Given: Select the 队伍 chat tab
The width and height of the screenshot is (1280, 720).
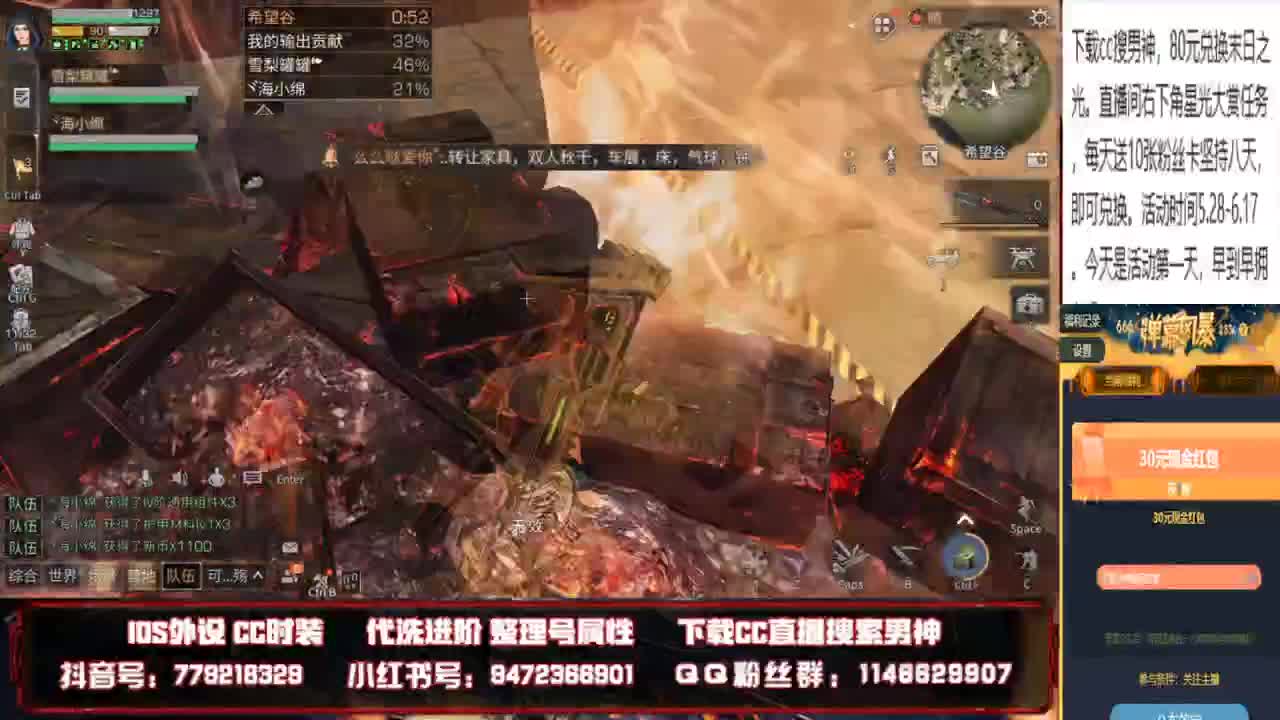Looking at the screenshot, I should tap(181, 576).
